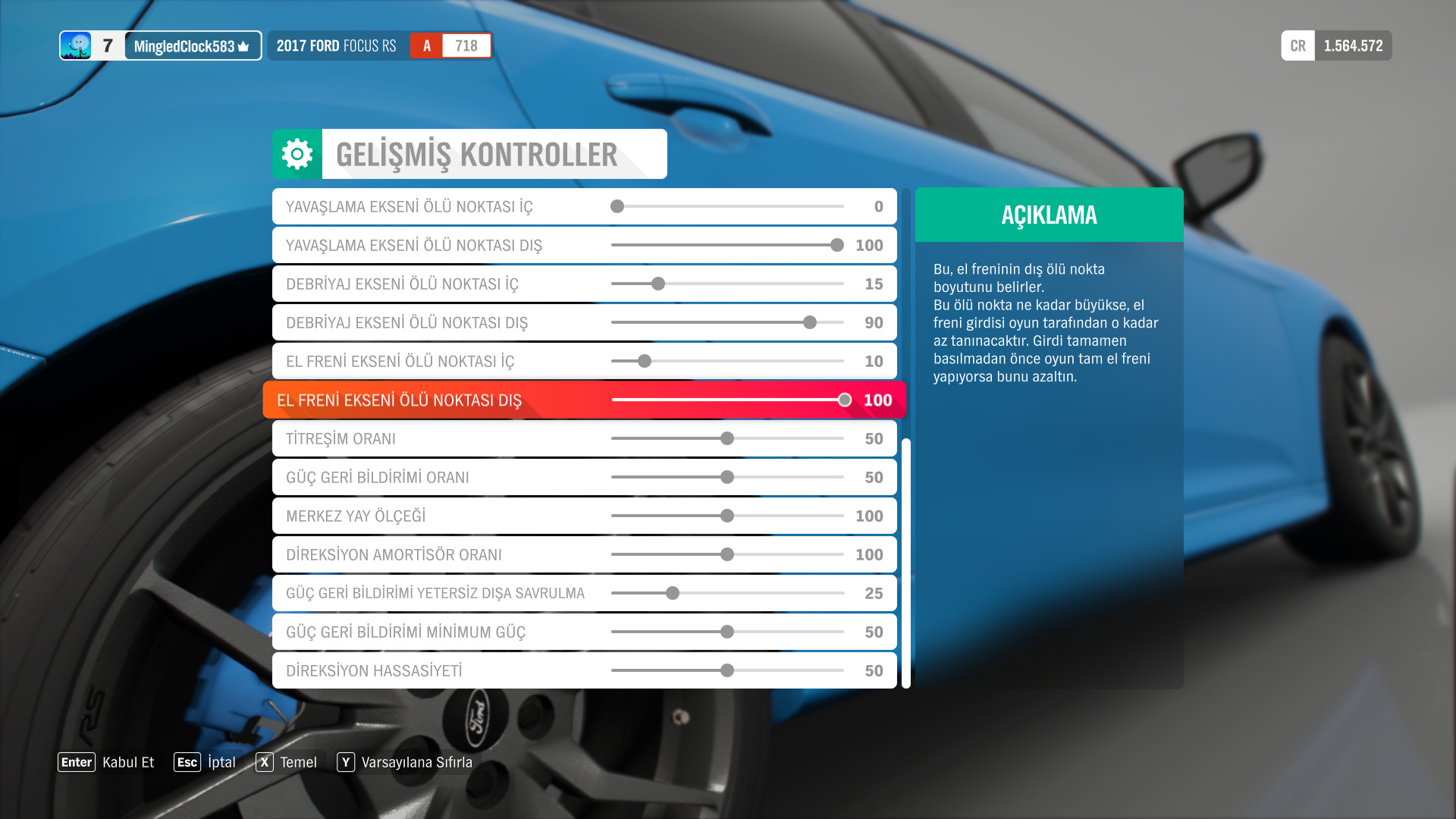Cancel changes with İptal
Viewport: 1456px width, 819px height.
pyautogui.click(x=205, y=762)
